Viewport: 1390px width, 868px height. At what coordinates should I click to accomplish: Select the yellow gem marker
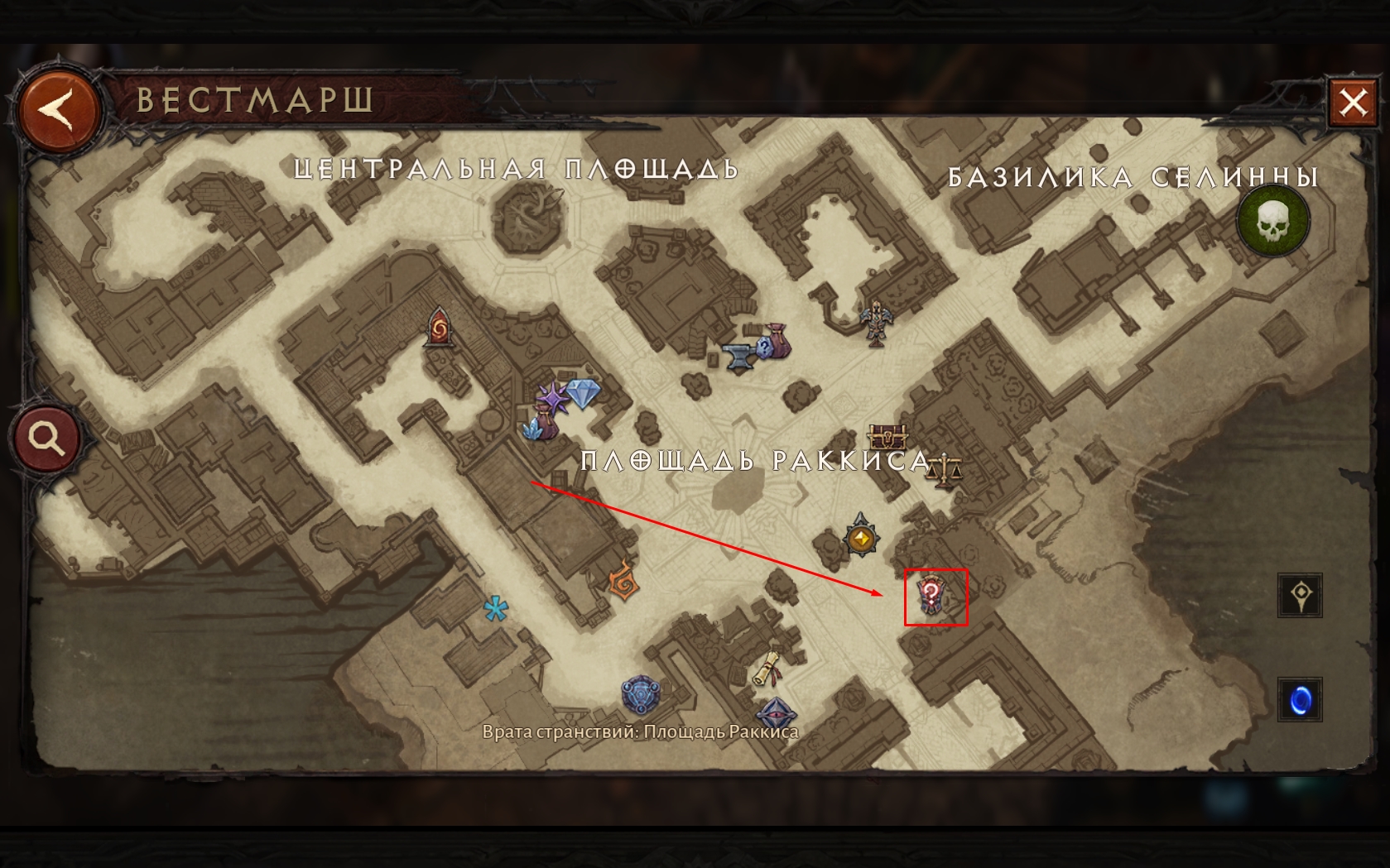pyautogui.click(x=861, y=539)
